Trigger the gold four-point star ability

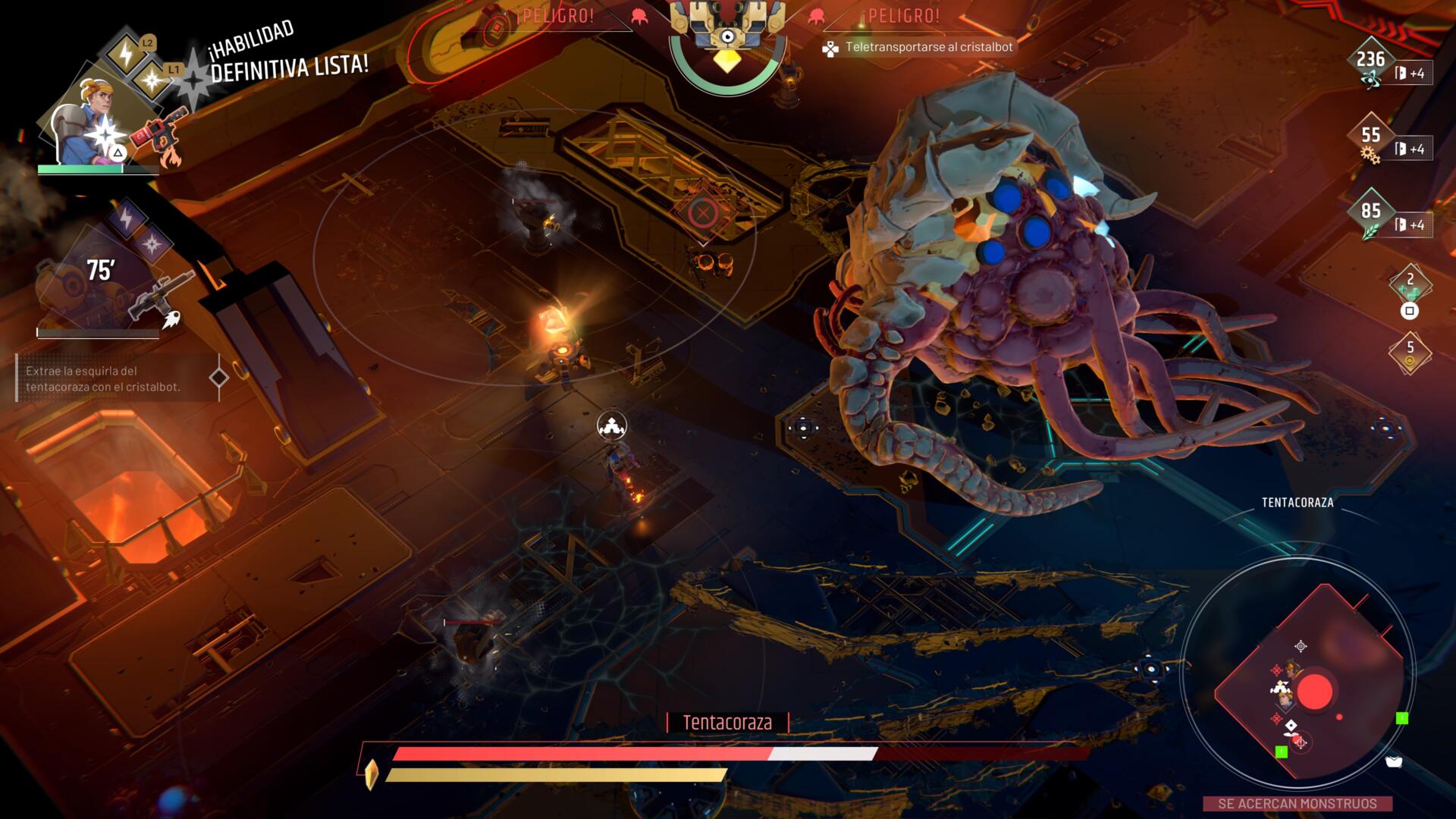click(x=152, y=79)
